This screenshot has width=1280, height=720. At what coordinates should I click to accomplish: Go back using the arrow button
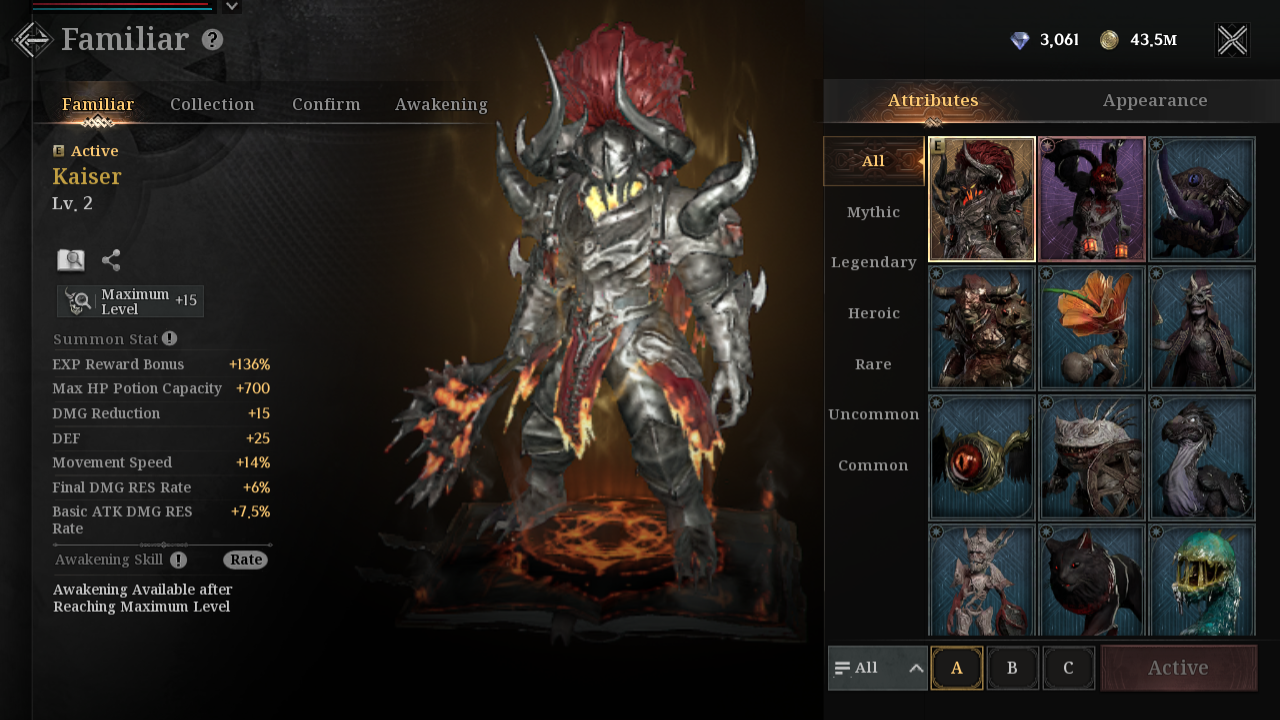point(32,40)
